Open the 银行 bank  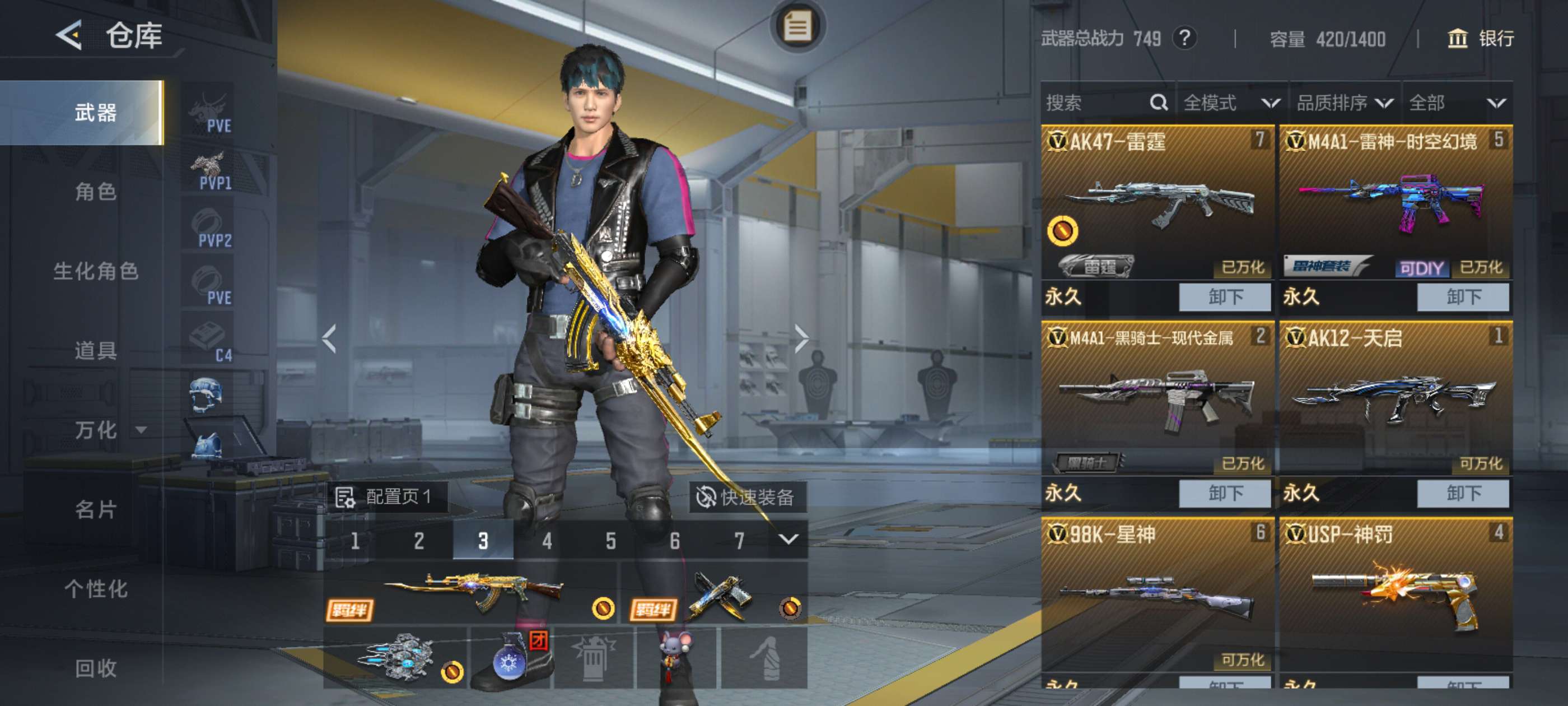1480,38
